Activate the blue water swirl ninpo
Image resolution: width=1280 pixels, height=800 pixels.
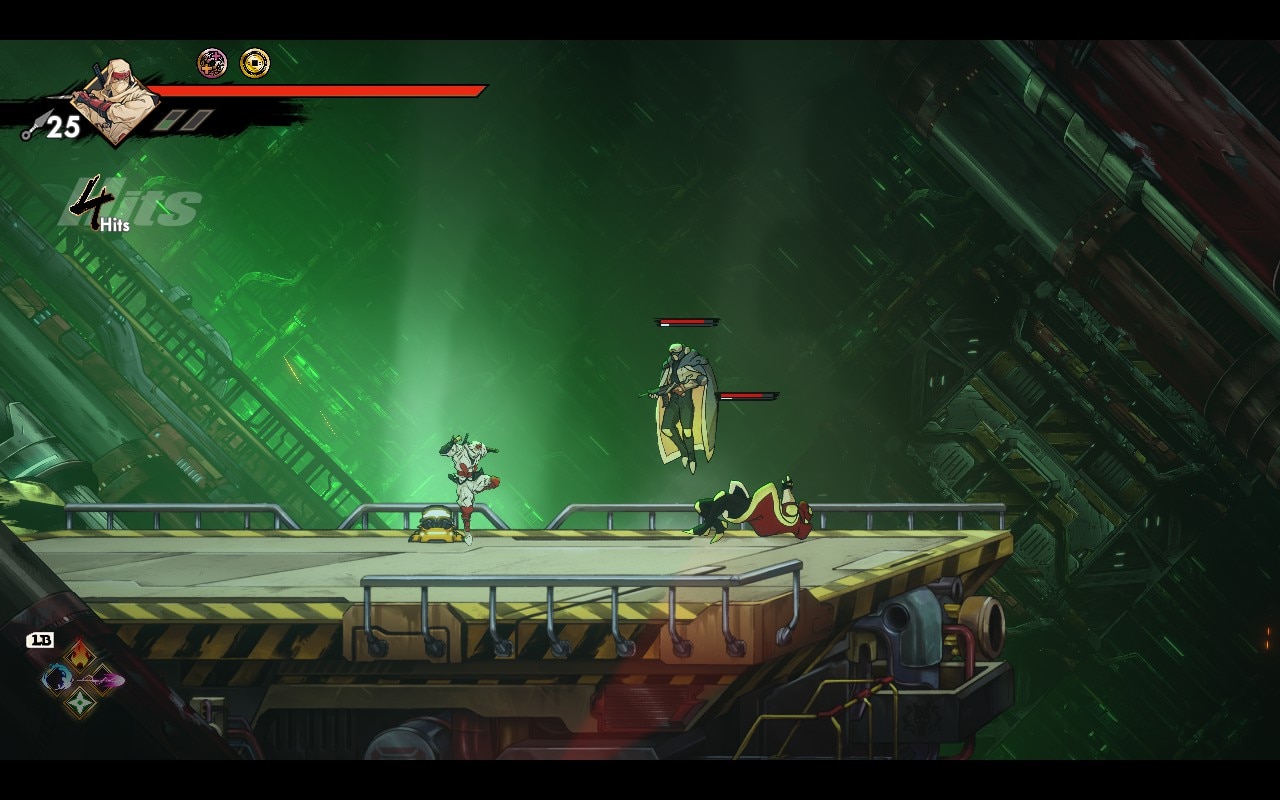[x=56, y=680]
